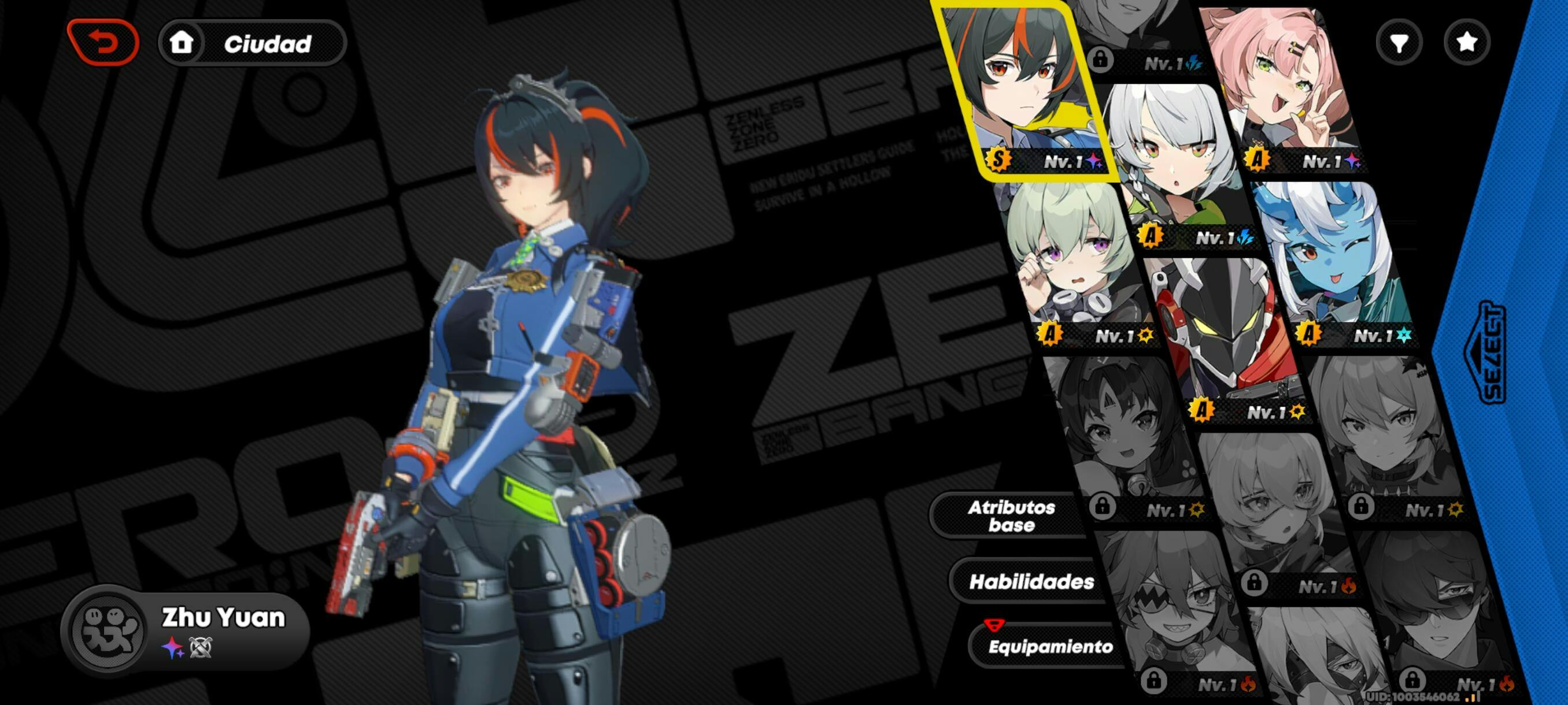Viewport: 1568px width, 705px height.
Task: Select the blue-skinned winking agent
Action: coord(1333,262)
